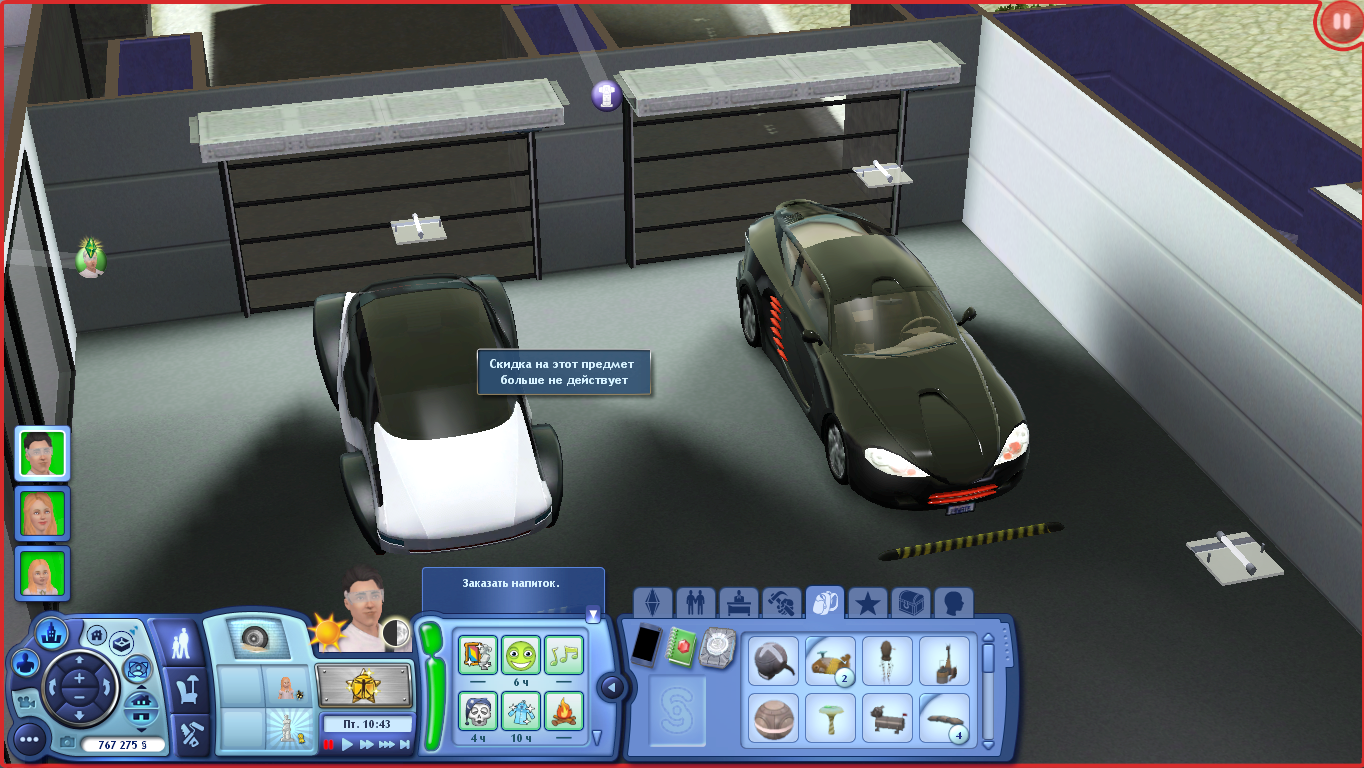Open the Skills tab with hammer icon
1364x768 pixels.
781,604
